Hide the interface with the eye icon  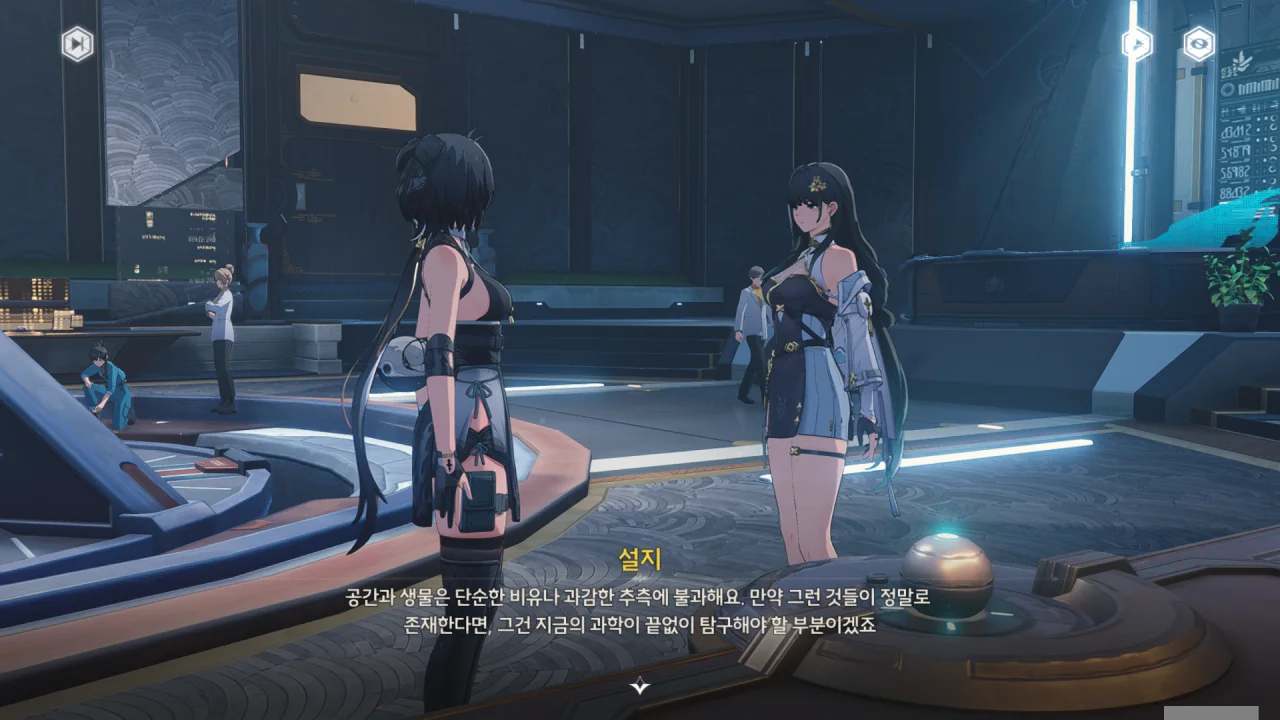click(x=1198, y=44)
